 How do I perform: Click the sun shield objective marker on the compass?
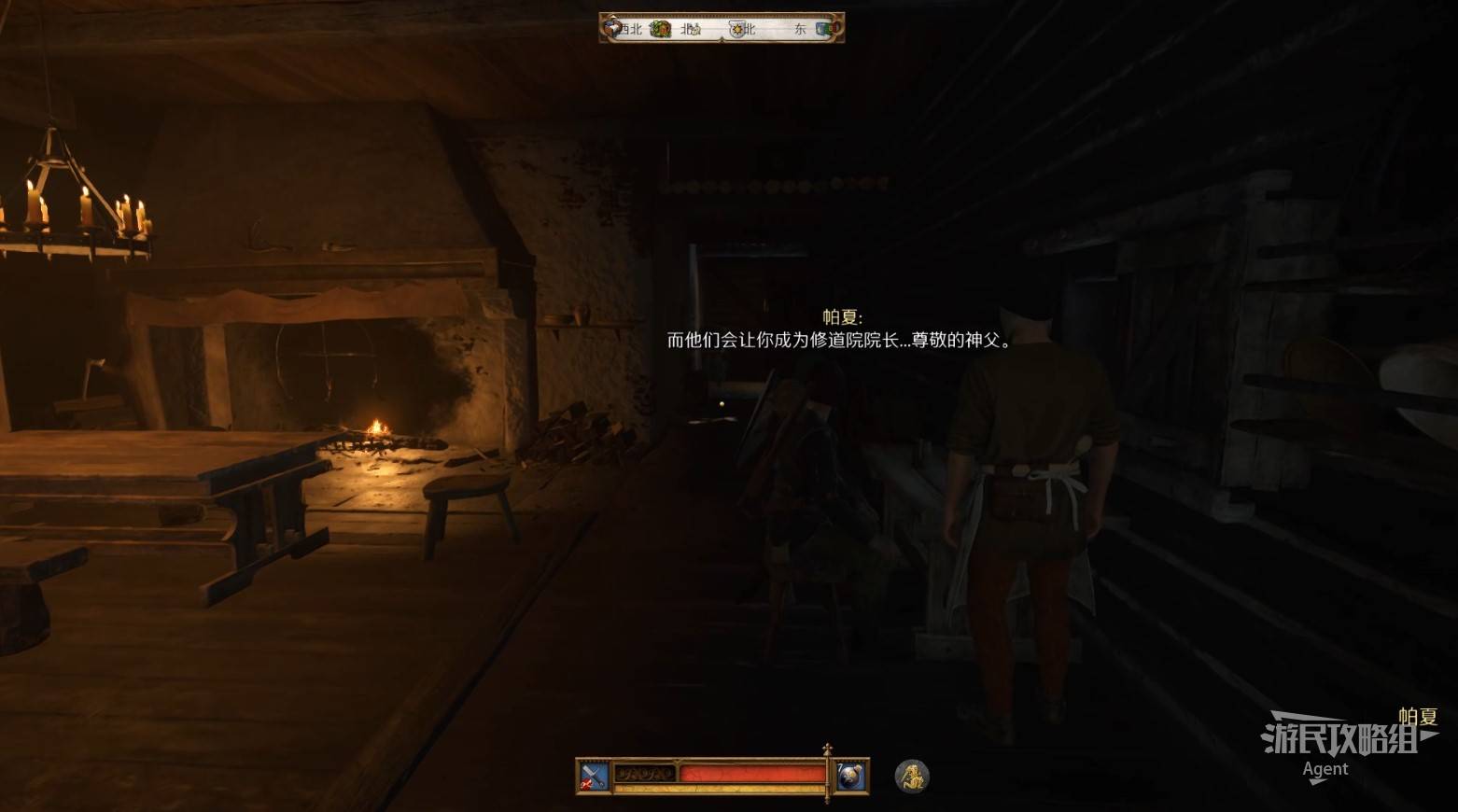(x=737, y=29)
